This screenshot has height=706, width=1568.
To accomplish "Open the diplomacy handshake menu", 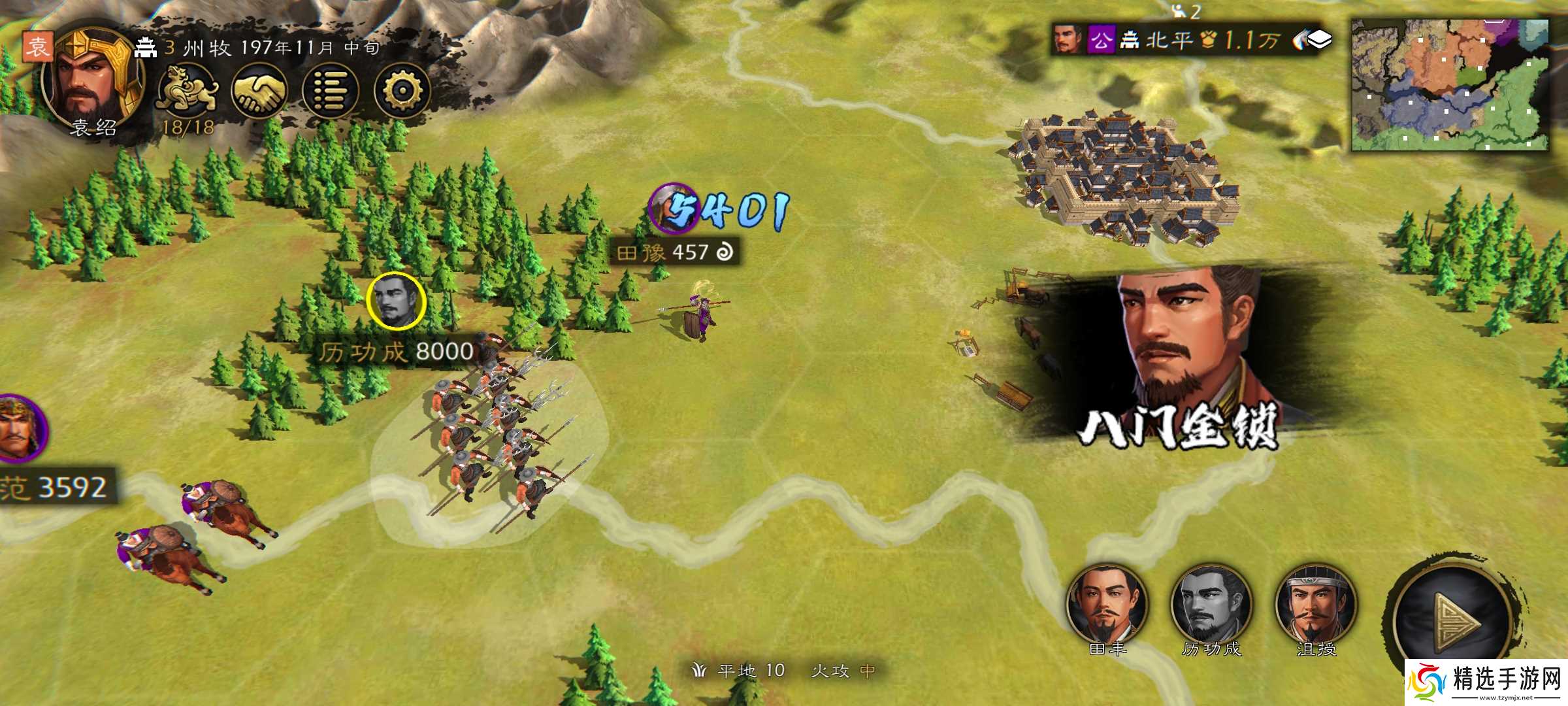I will click(x=260, y=92).
